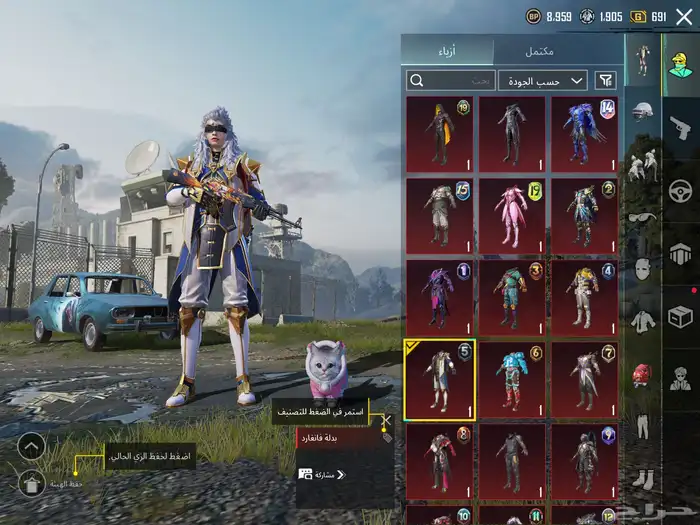Image resolution: width=700 pixels, height=525 pixels.
Task: Open the pistol weapons category
Action: [680, 127]
